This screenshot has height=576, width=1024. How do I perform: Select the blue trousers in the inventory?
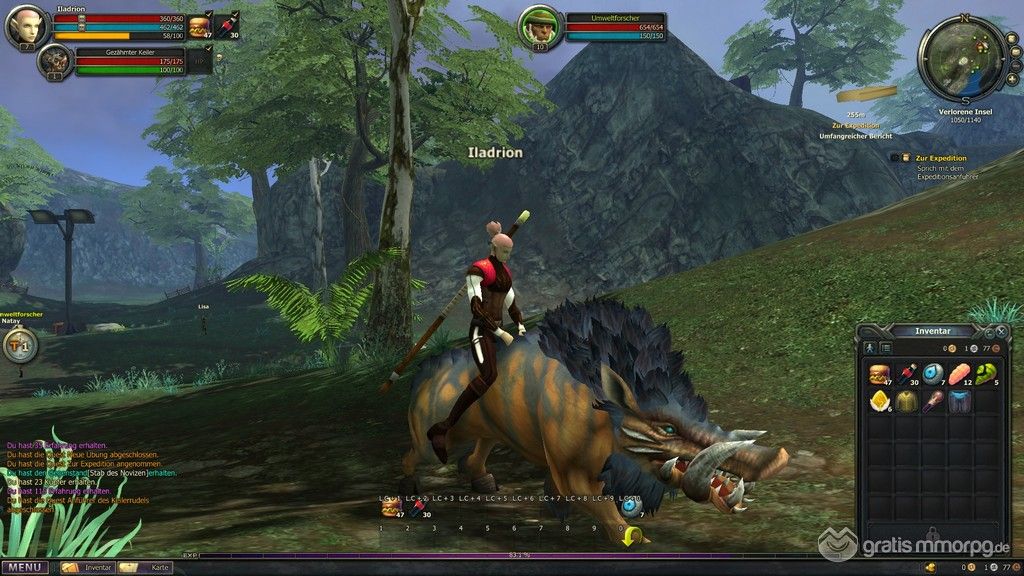point(960,401)
